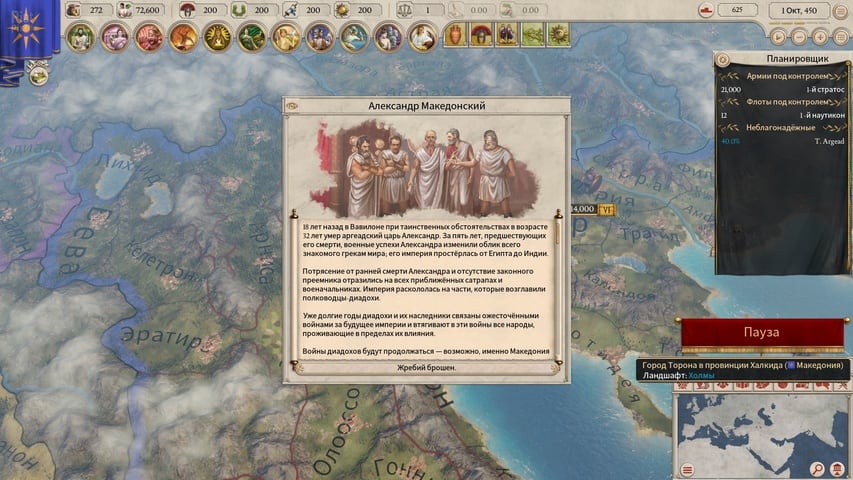
Task: Open the Macedonian sun flag shield
Action: (x=24, y=28)
